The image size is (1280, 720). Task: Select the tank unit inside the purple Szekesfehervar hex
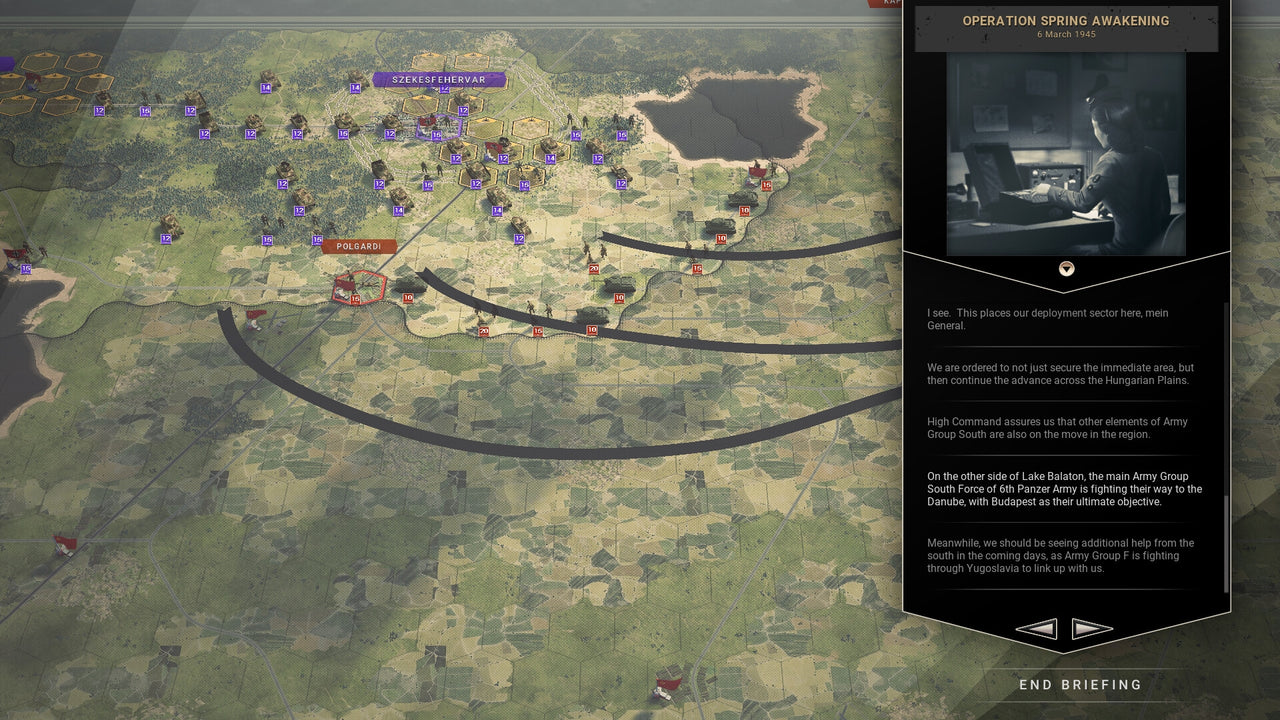pos(437,122)
